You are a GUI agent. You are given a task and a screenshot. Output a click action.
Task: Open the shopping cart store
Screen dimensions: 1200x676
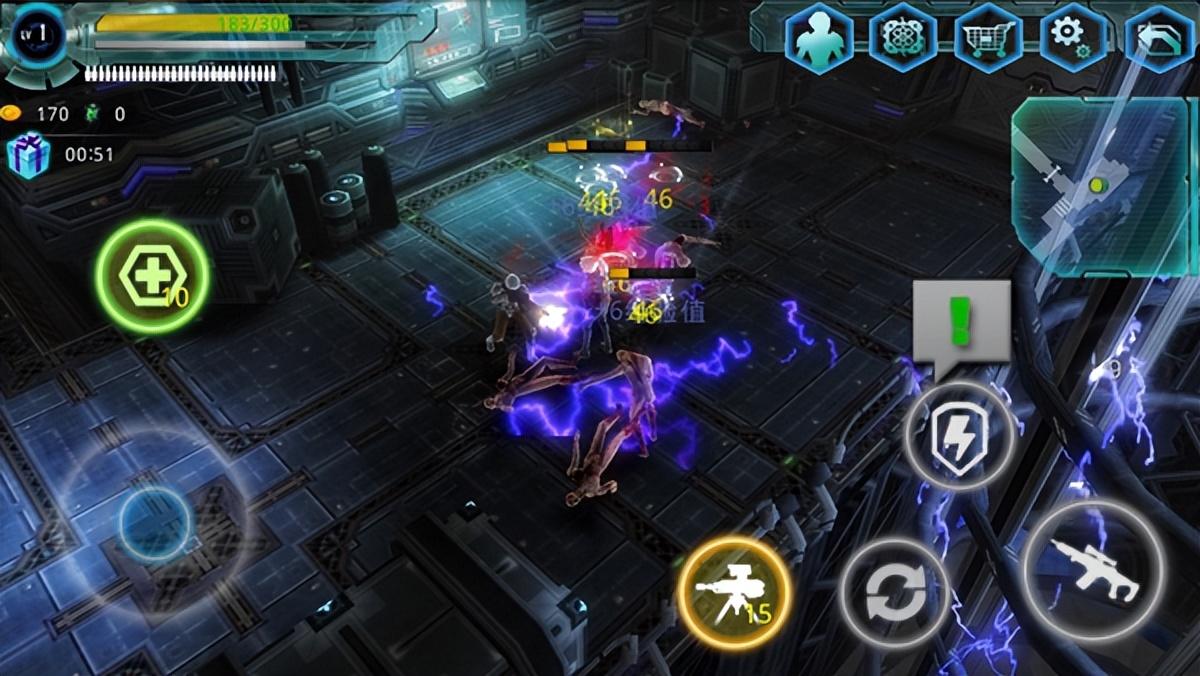click(988, 40)
